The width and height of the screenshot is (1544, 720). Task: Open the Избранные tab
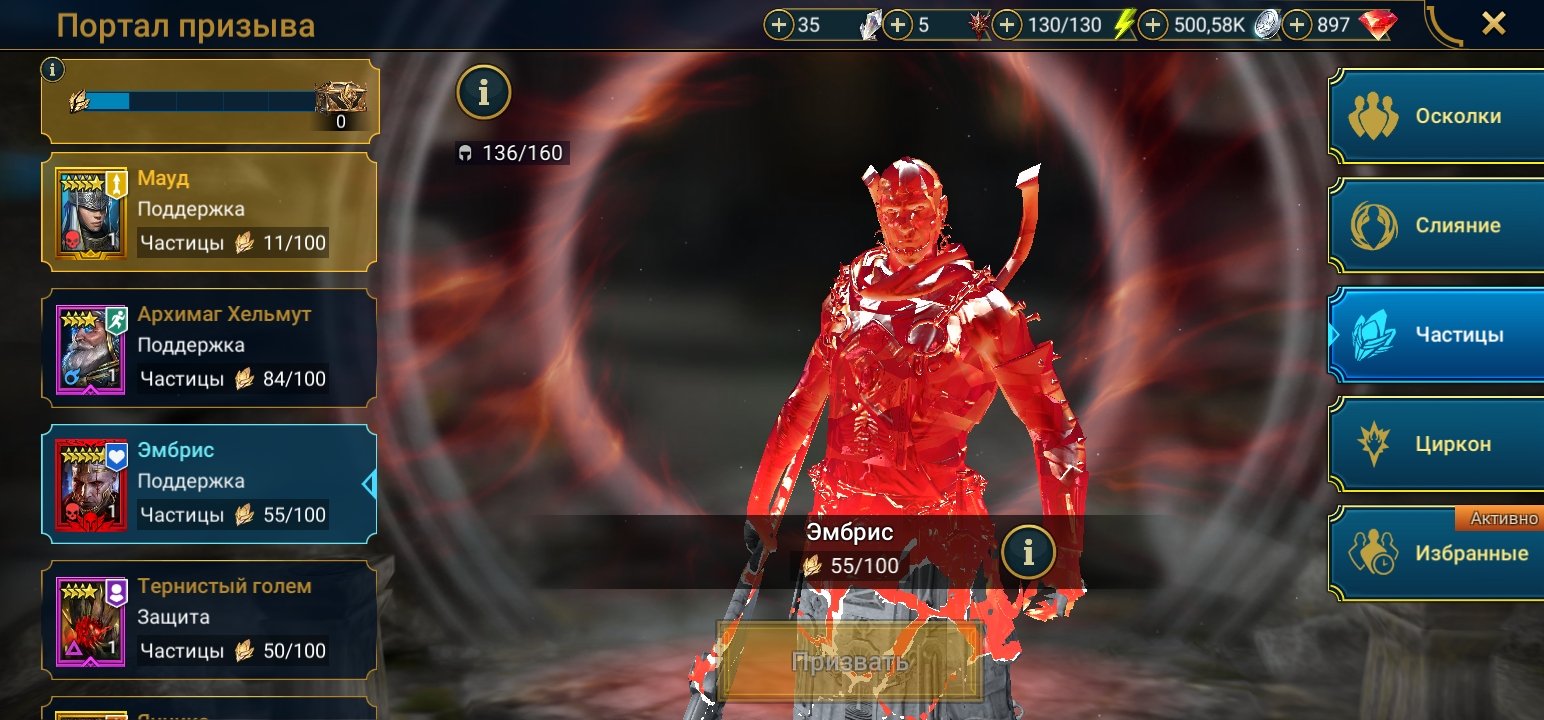pos(1436,553)
